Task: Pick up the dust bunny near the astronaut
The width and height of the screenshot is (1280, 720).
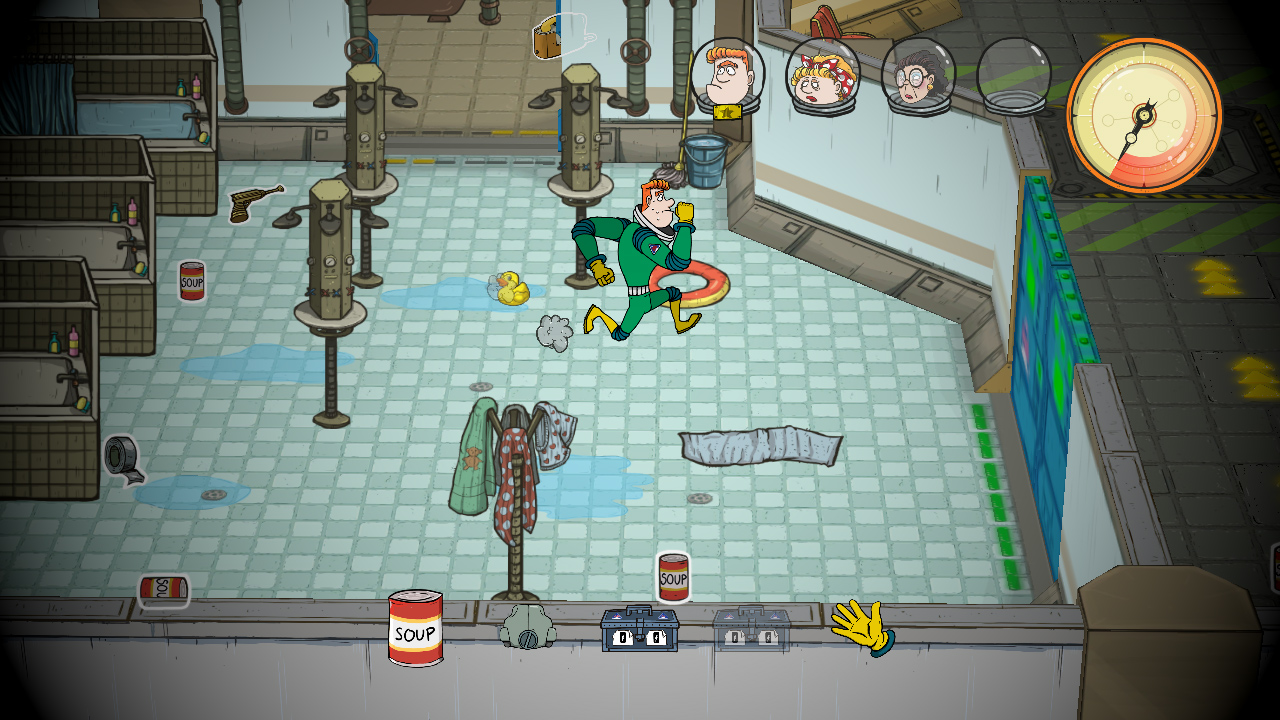Action: pyautogui.click(x=551, y=330)
